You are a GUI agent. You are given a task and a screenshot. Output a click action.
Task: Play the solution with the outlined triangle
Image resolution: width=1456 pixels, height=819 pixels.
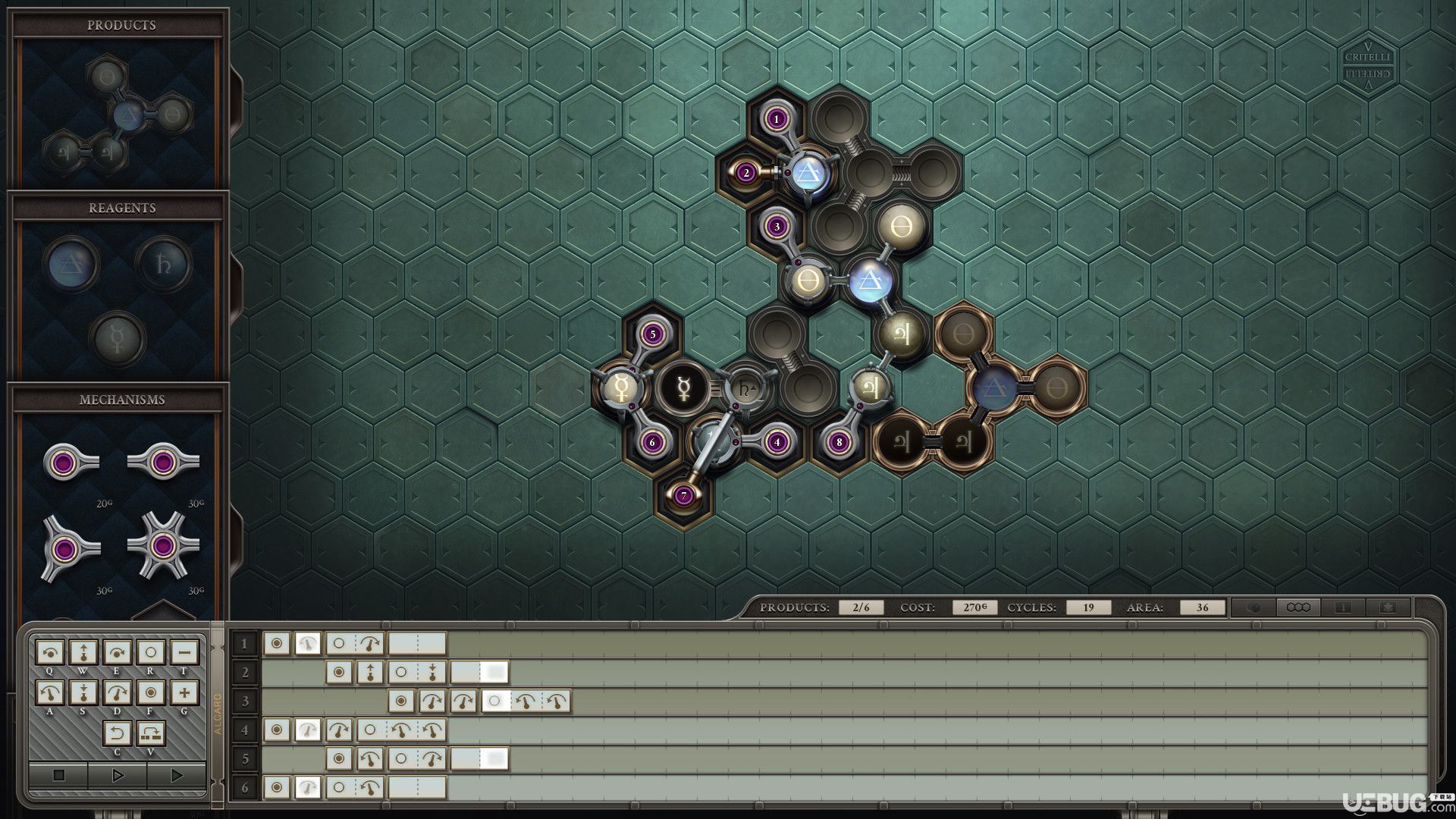pos(118,776)
